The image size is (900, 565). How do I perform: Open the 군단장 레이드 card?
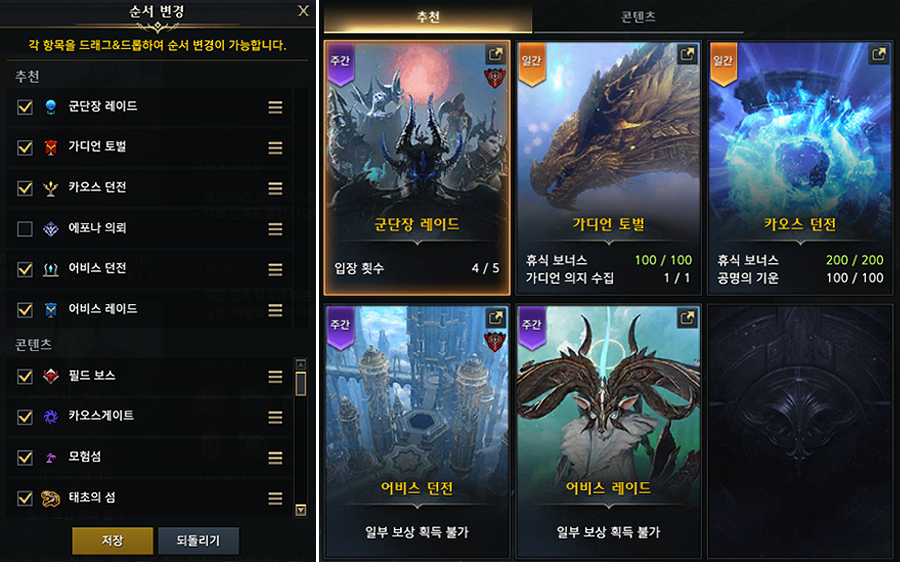click(415, 167)
